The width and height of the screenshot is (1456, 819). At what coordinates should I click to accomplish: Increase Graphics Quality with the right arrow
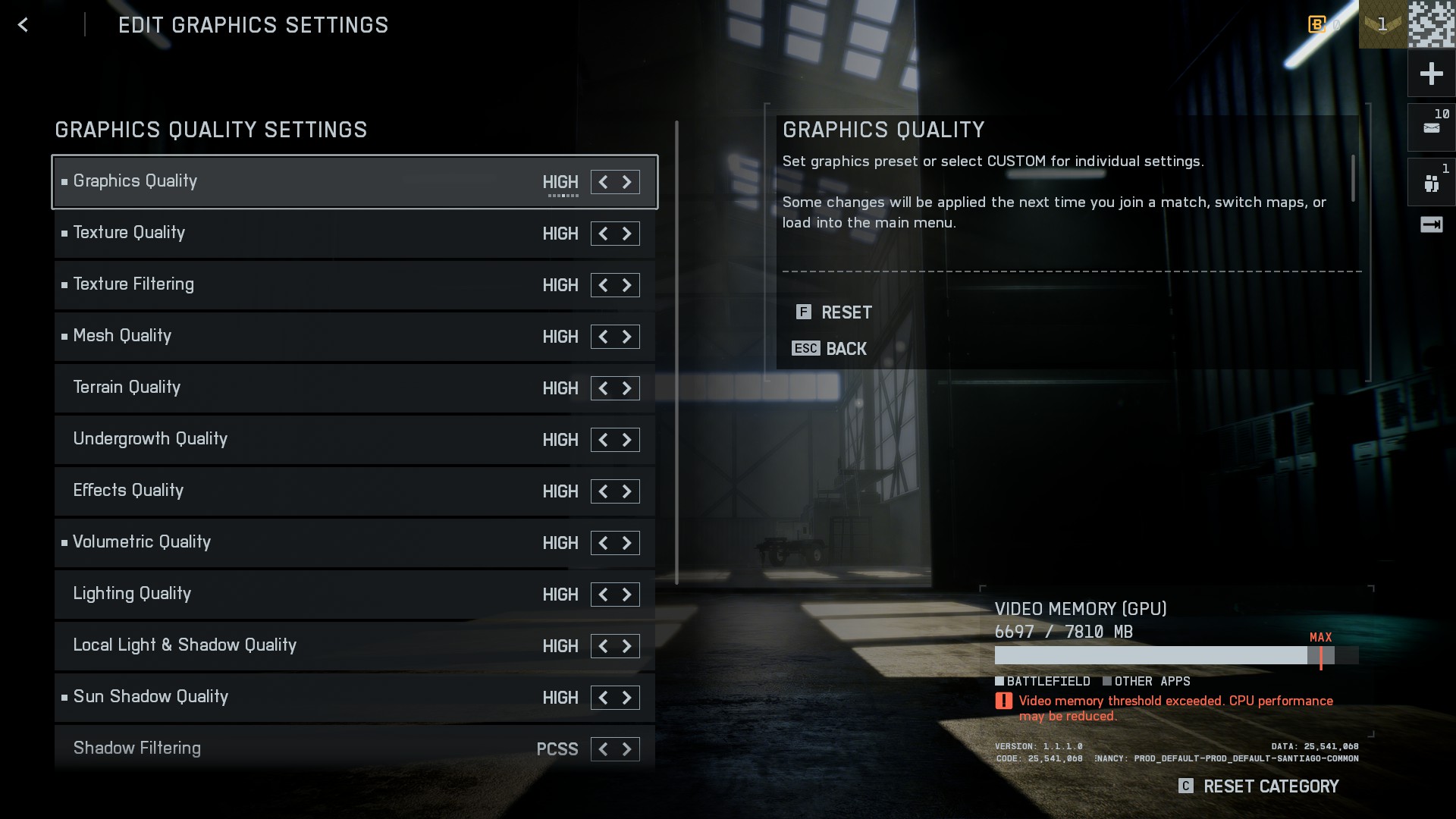point(627,182)
